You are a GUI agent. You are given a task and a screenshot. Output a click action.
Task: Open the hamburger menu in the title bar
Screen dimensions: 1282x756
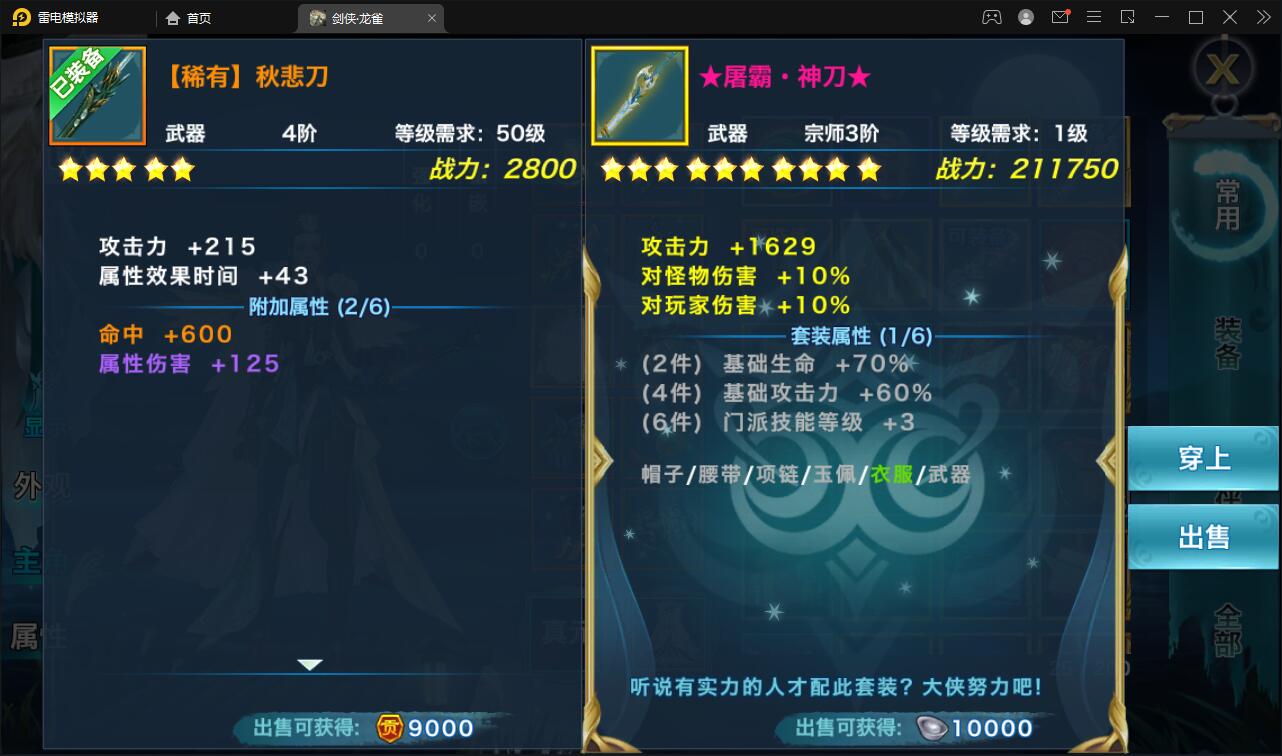tap(1093, 17)
